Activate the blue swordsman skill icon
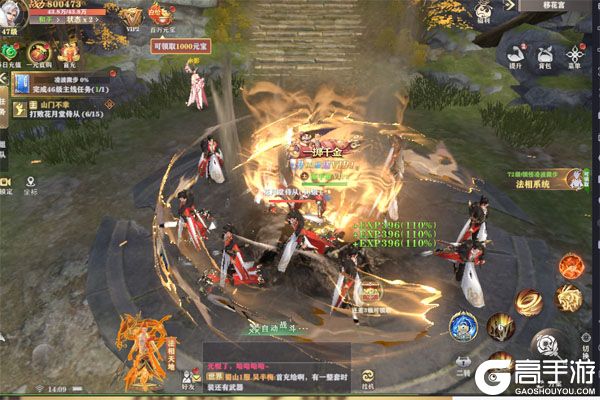The height and width of the screenshot is (400, 600). tap(462, 326)
